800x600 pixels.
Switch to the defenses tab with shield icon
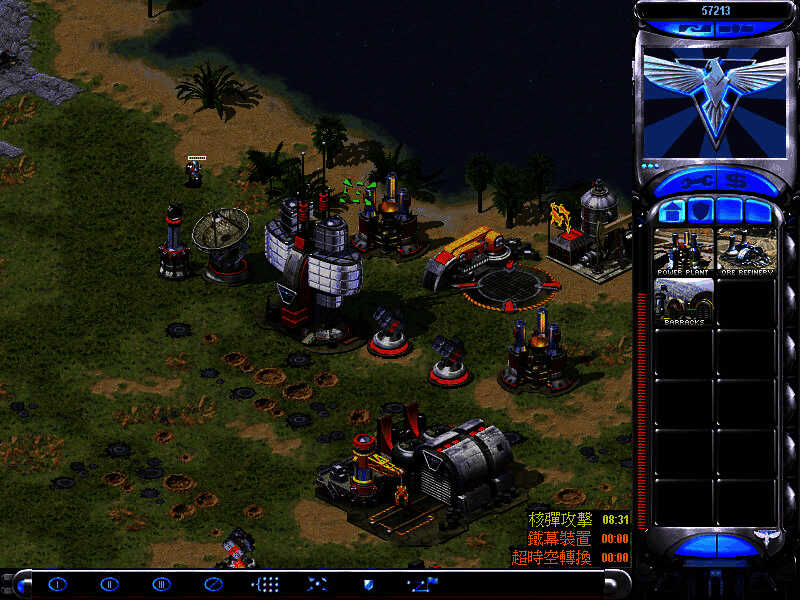[700, 211]
